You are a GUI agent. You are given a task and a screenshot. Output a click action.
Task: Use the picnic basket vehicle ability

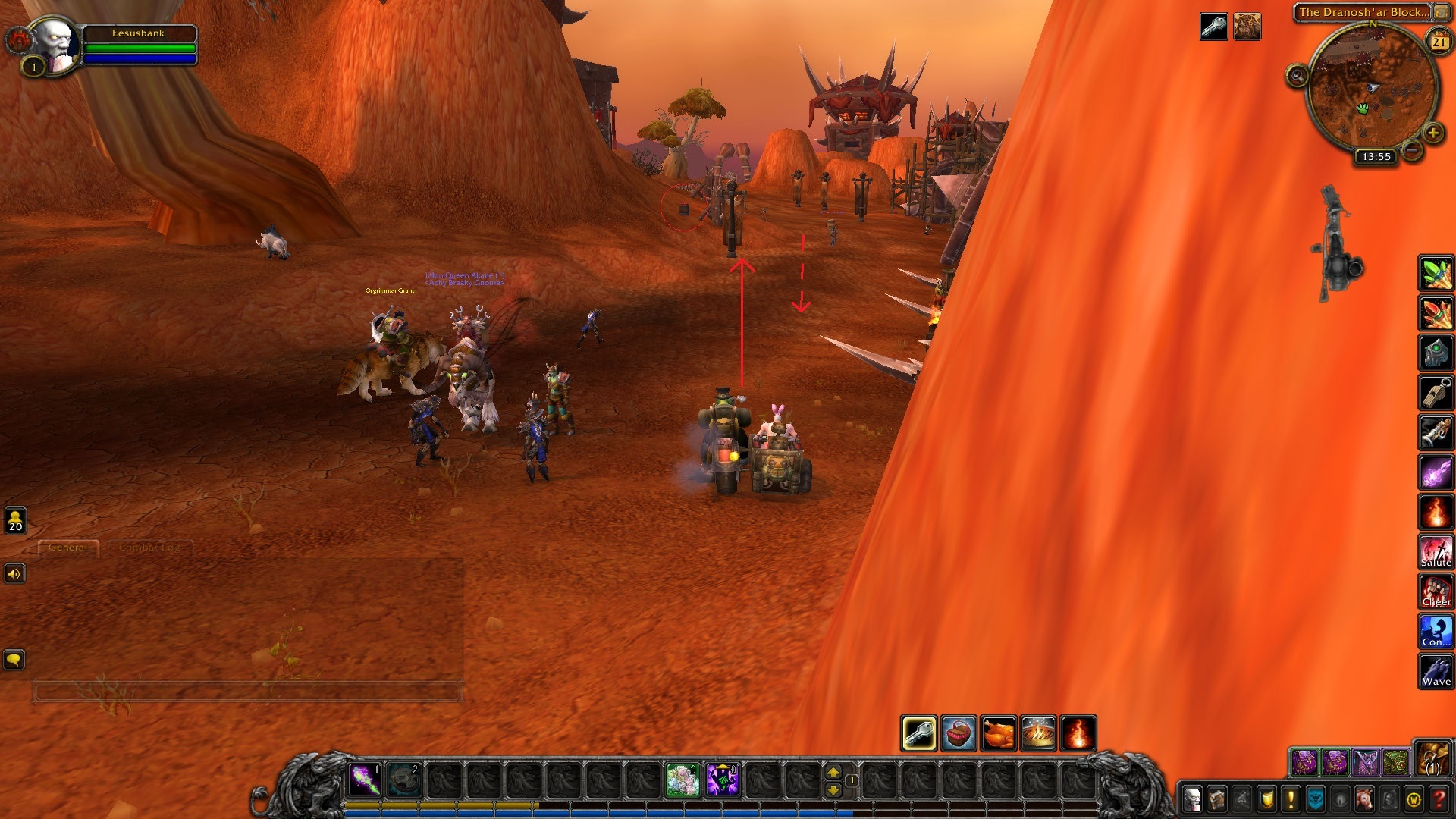(x=959, y=733)
